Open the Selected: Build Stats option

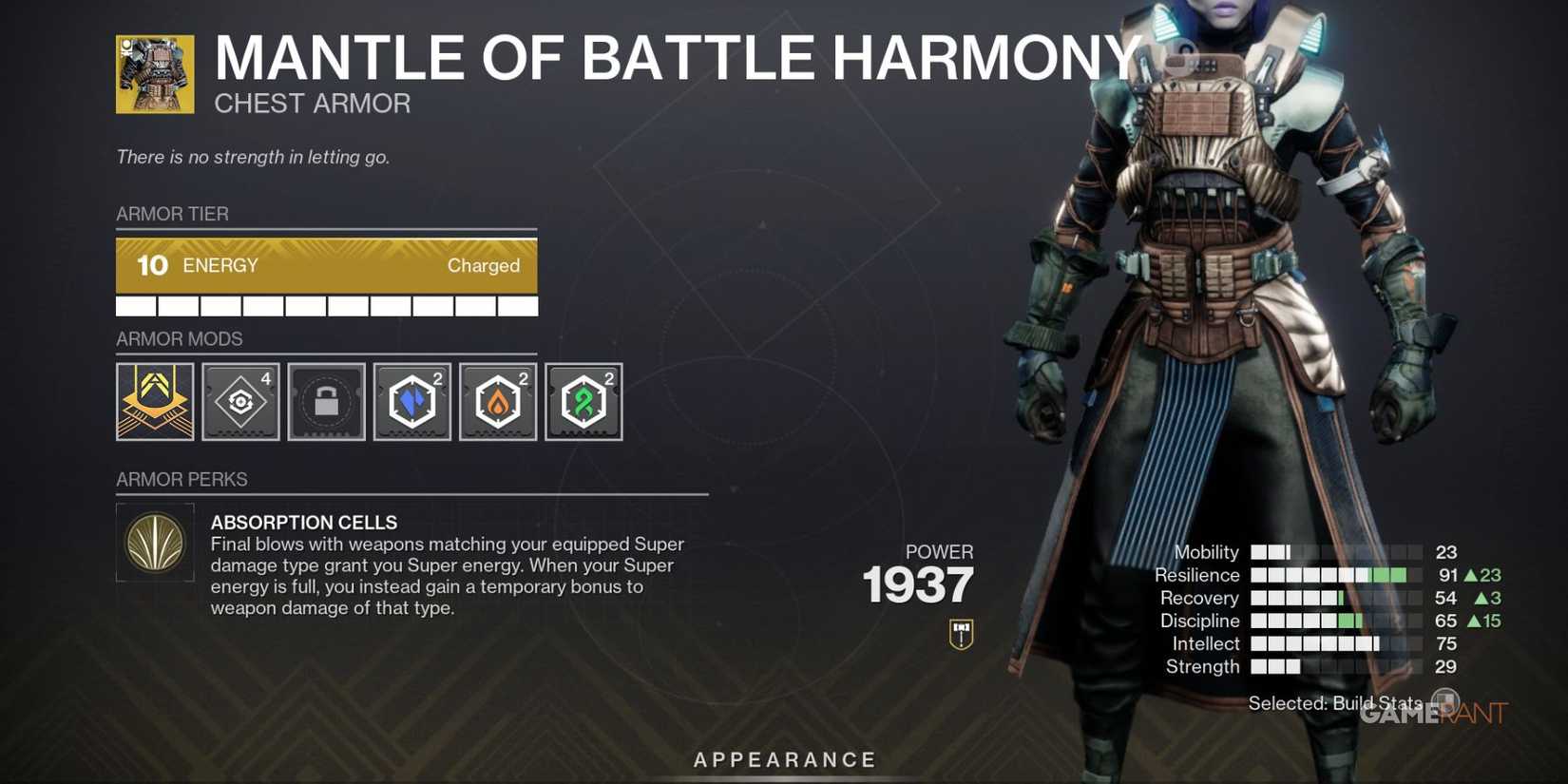point(1335,703)
